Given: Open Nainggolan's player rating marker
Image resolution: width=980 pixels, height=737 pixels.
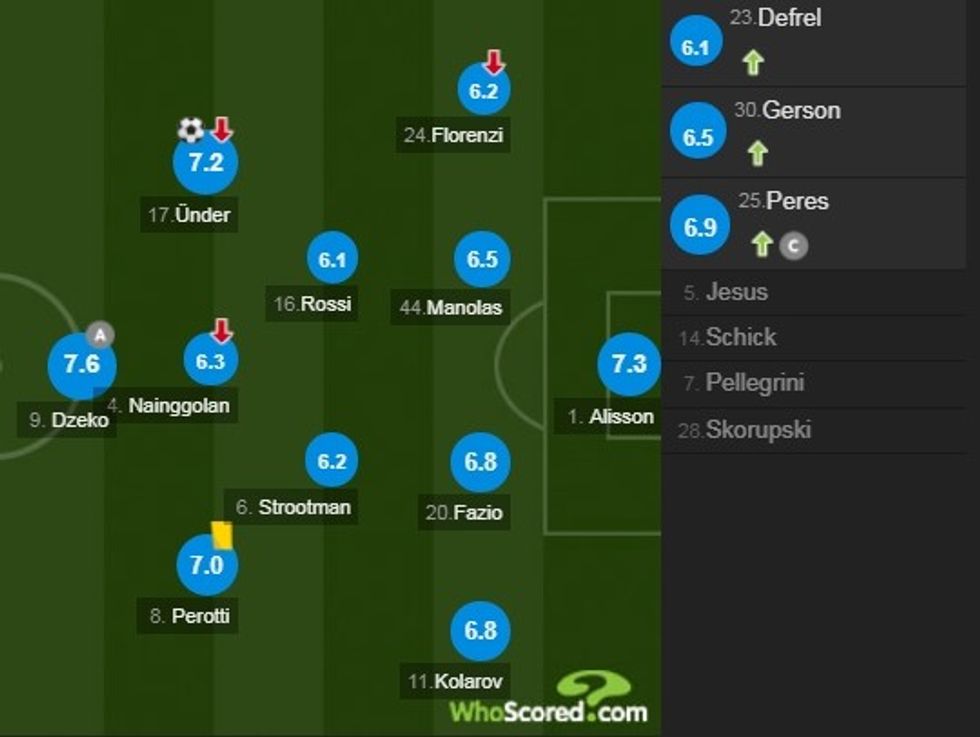Looking at the screenshot, I should click(210, 361).
